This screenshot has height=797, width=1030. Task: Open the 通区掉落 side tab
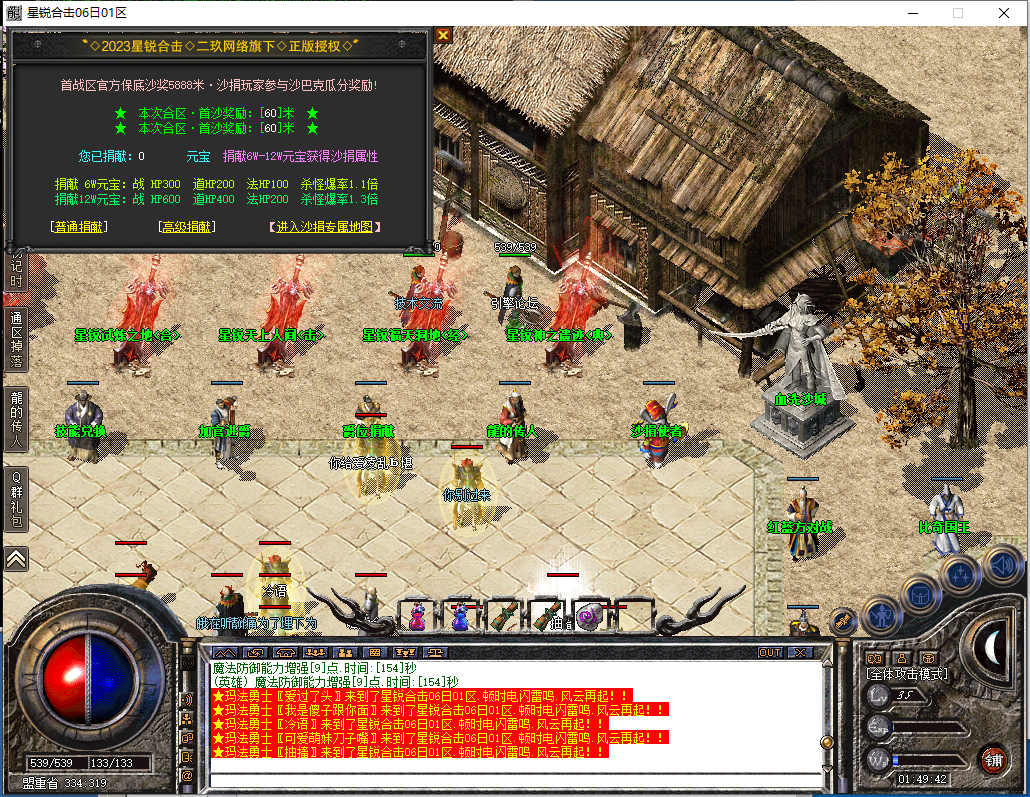click(16, 338)
